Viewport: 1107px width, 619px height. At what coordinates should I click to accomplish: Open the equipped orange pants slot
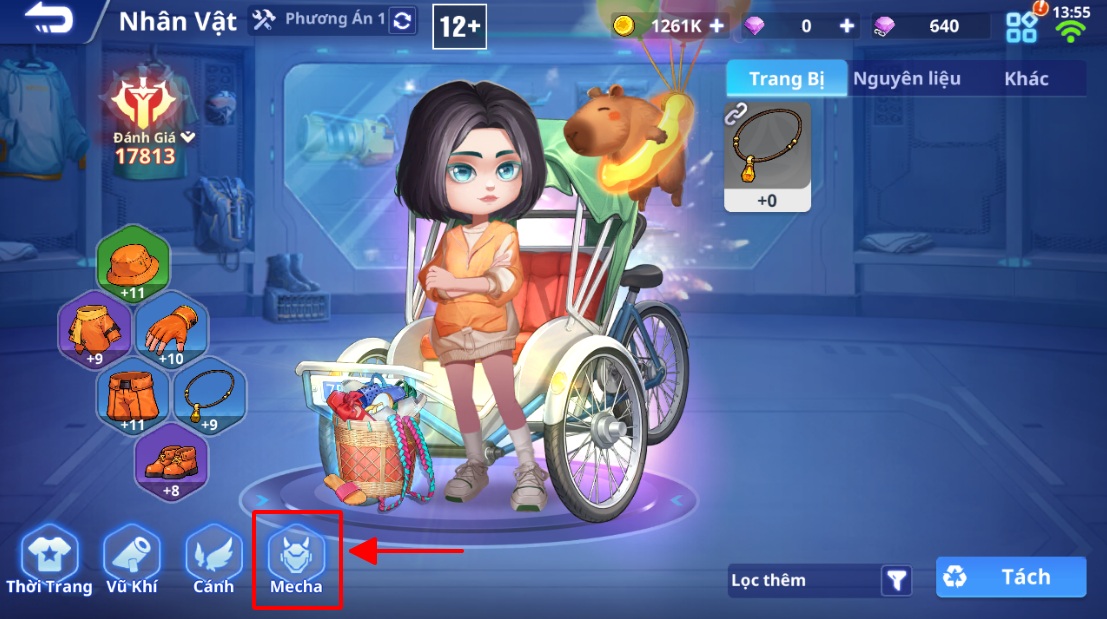point(133,398)
